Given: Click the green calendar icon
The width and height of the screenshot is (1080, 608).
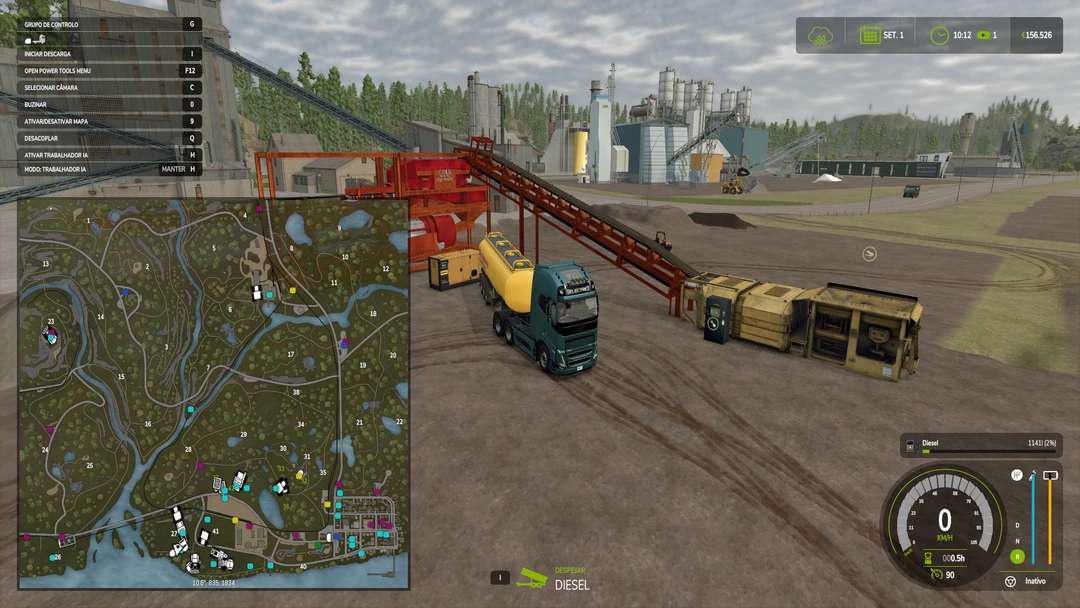Looking at the screenshot, I should 870,35.
